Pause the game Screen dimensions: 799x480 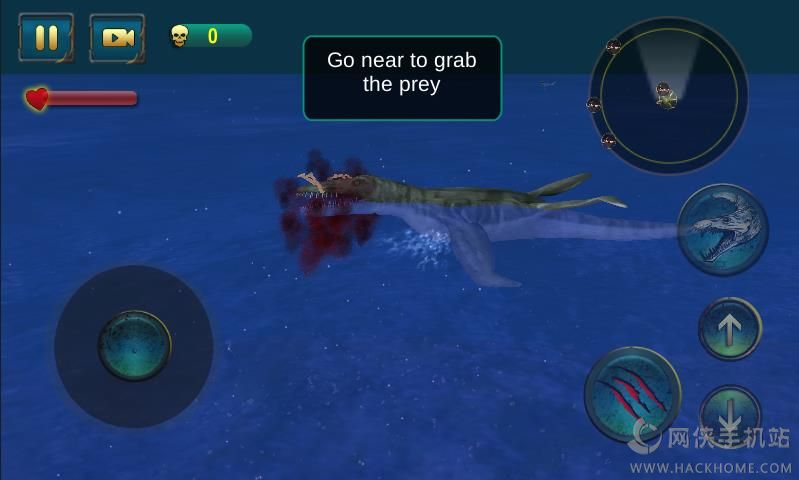click(46, 37)
